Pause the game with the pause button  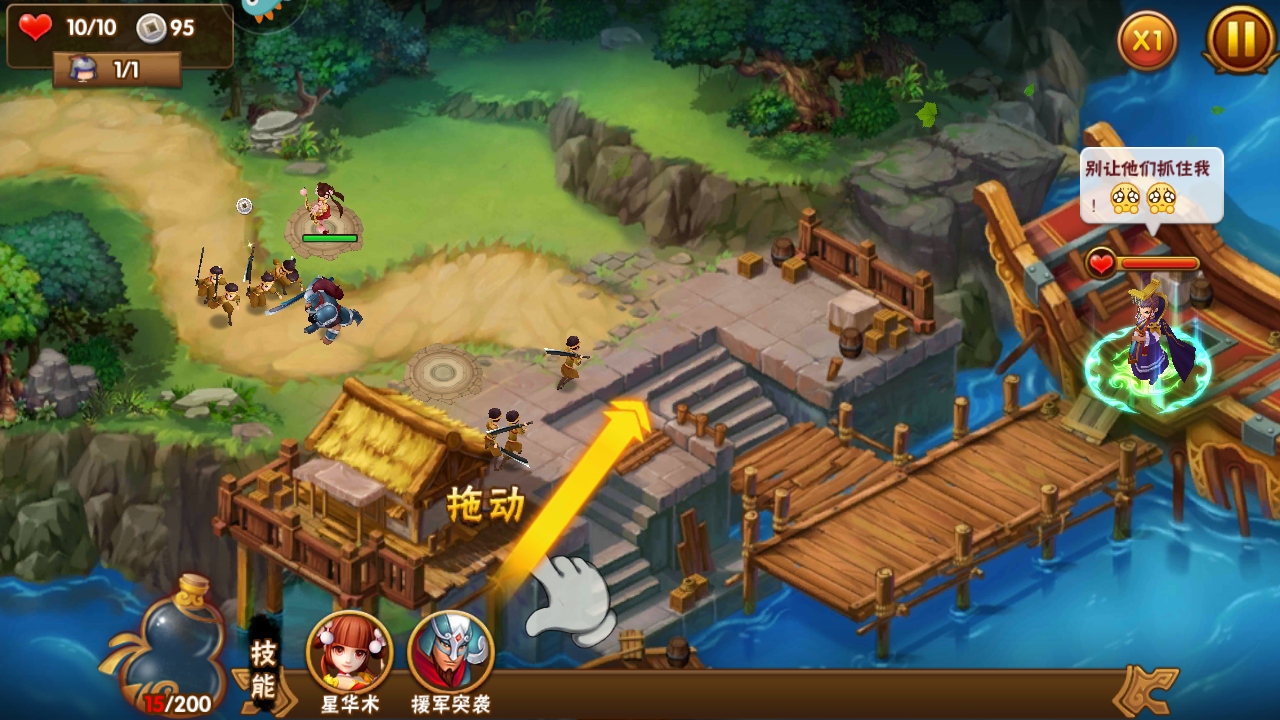[x=1240, y=40]
